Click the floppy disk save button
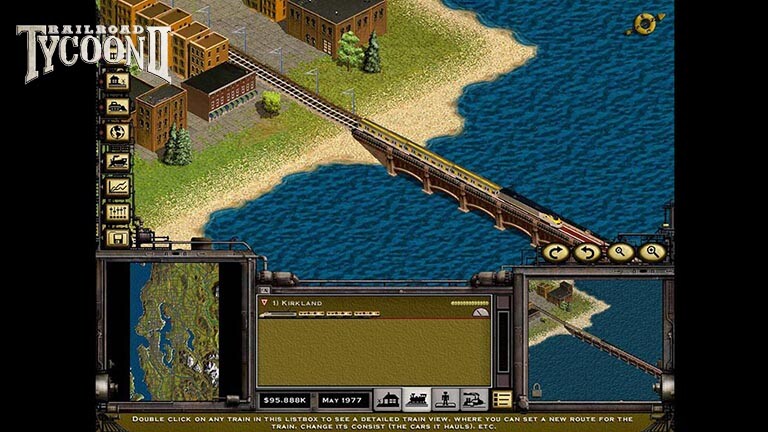768x432 pixels. (117, 238)
